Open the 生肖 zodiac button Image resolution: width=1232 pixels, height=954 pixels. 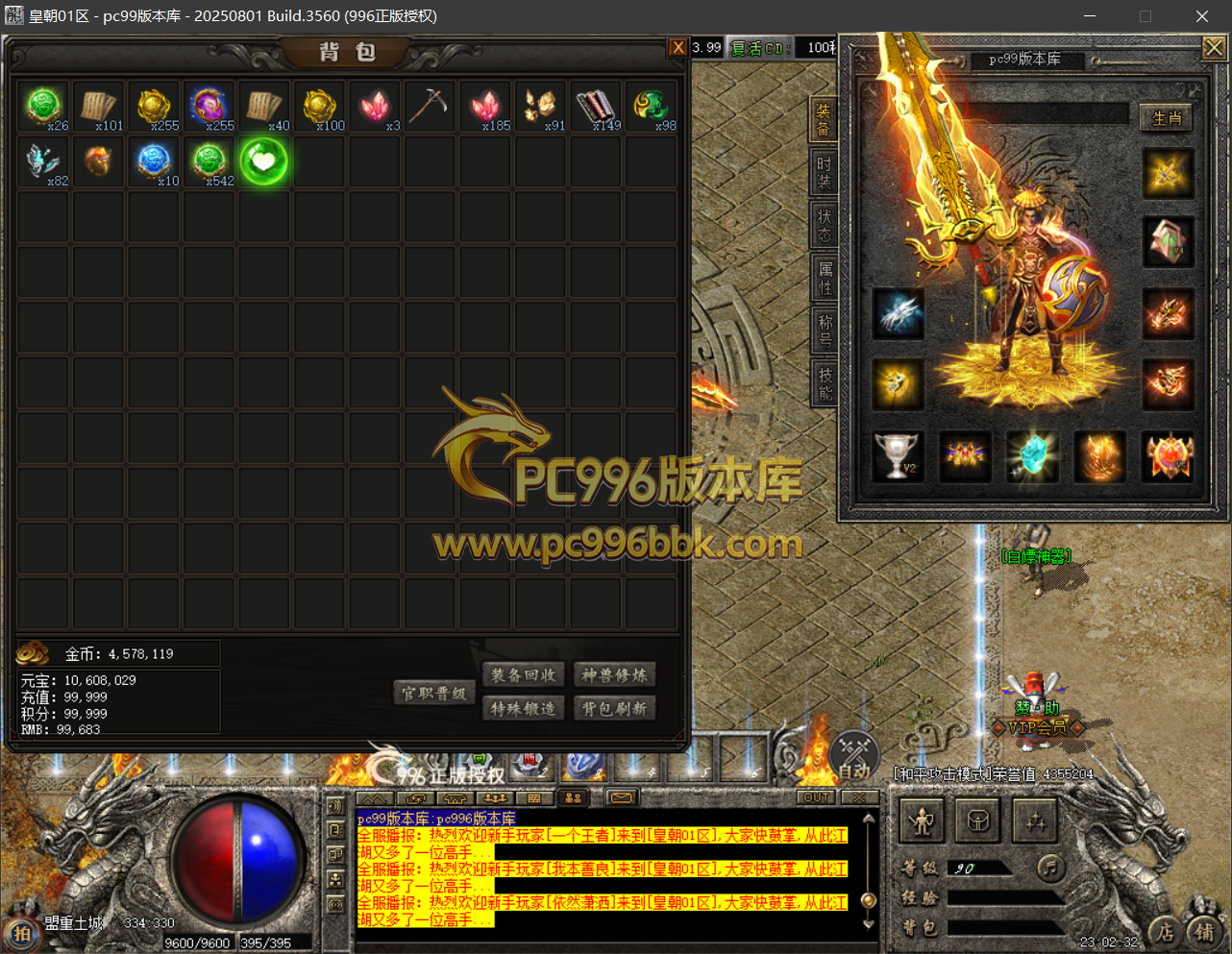[x=1166, y=118]
